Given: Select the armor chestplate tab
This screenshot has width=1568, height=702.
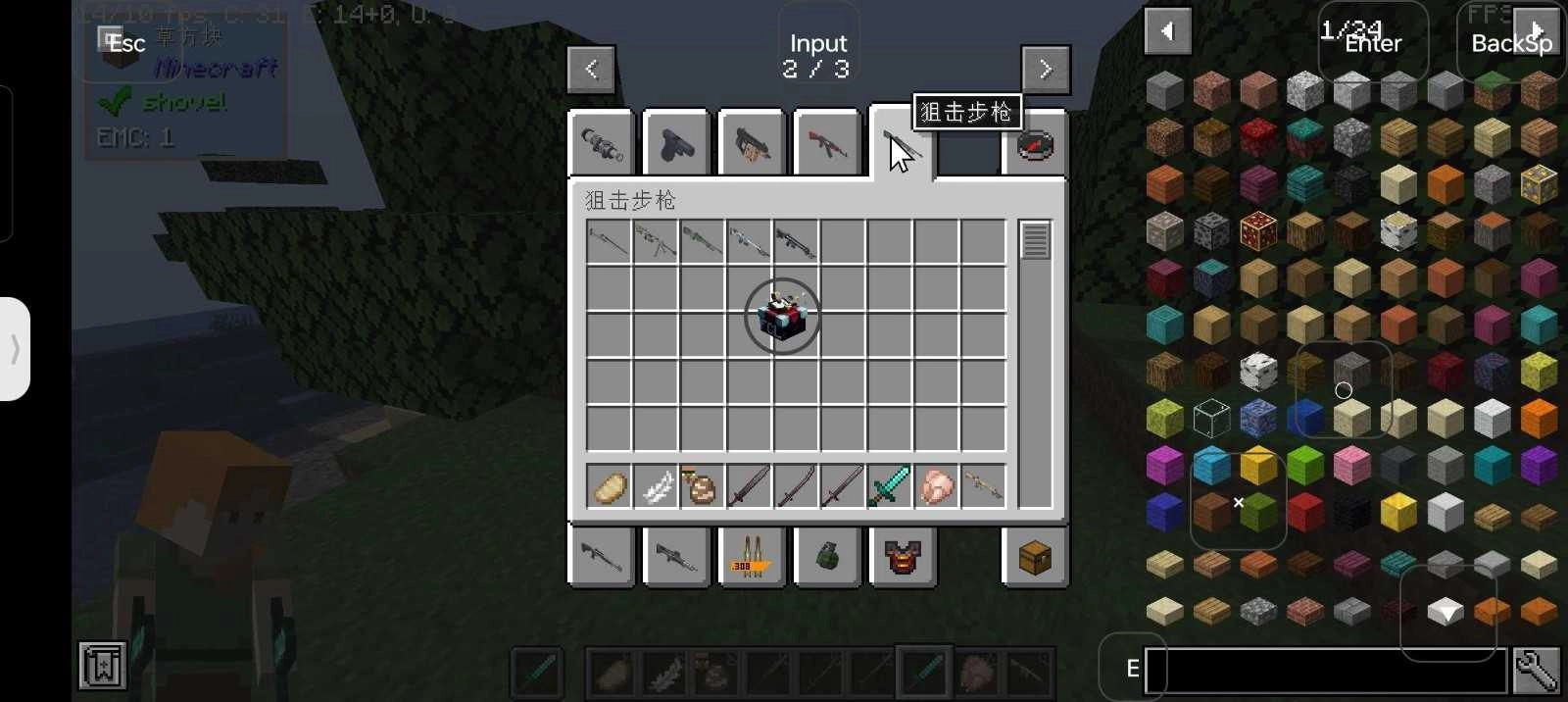Looking at the screenshot, I should [903, 557].
